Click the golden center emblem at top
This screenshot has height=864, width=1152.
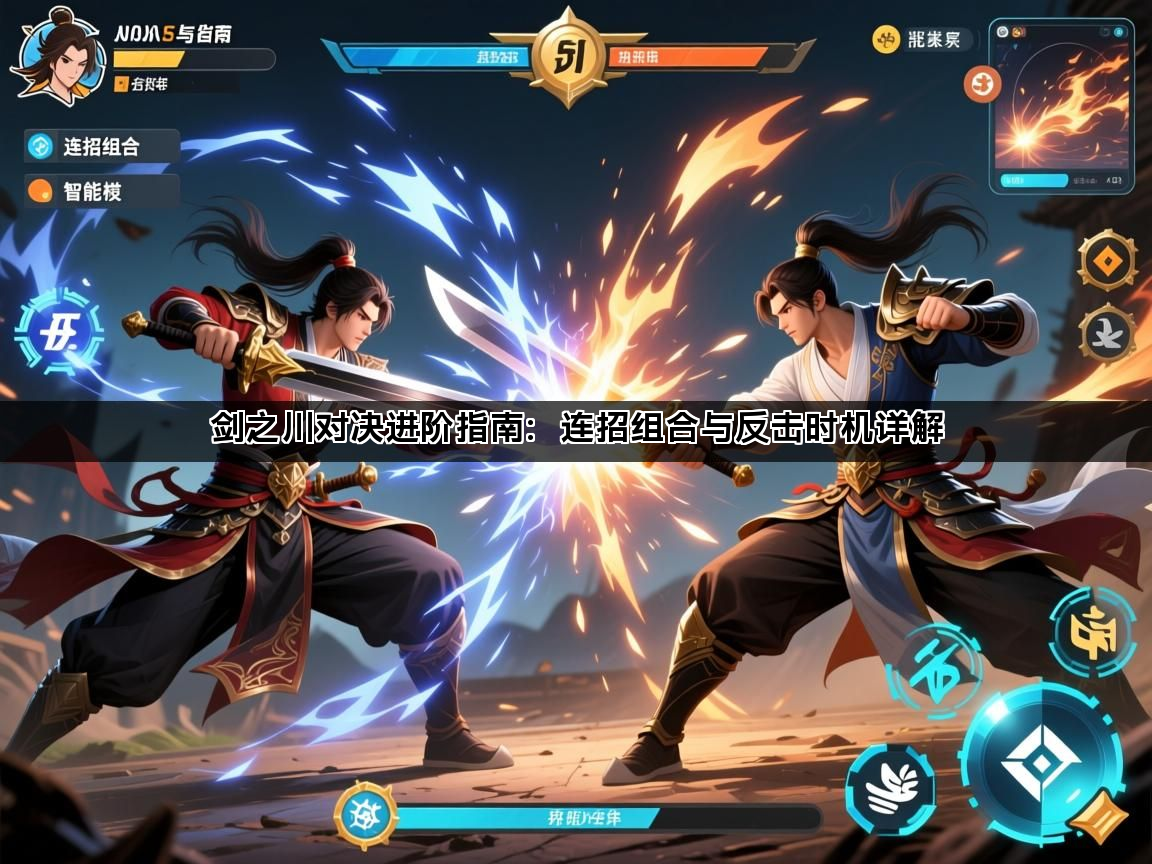[566, 54]
